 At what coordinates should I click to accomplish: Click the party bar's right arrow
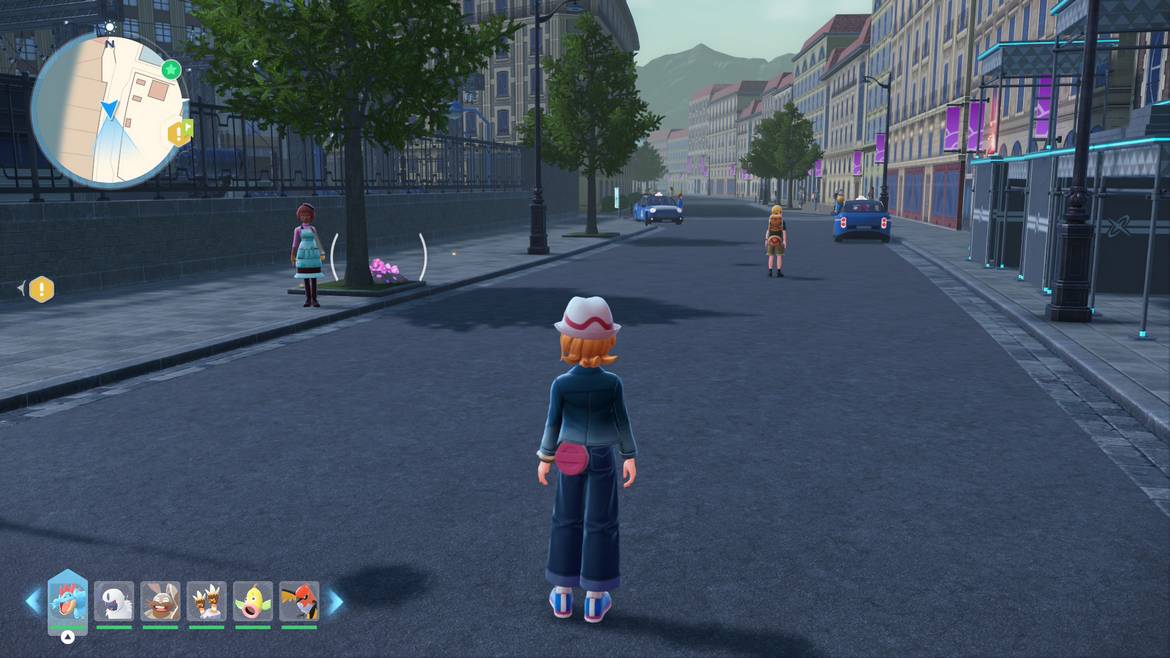click(x=335, y=601)
